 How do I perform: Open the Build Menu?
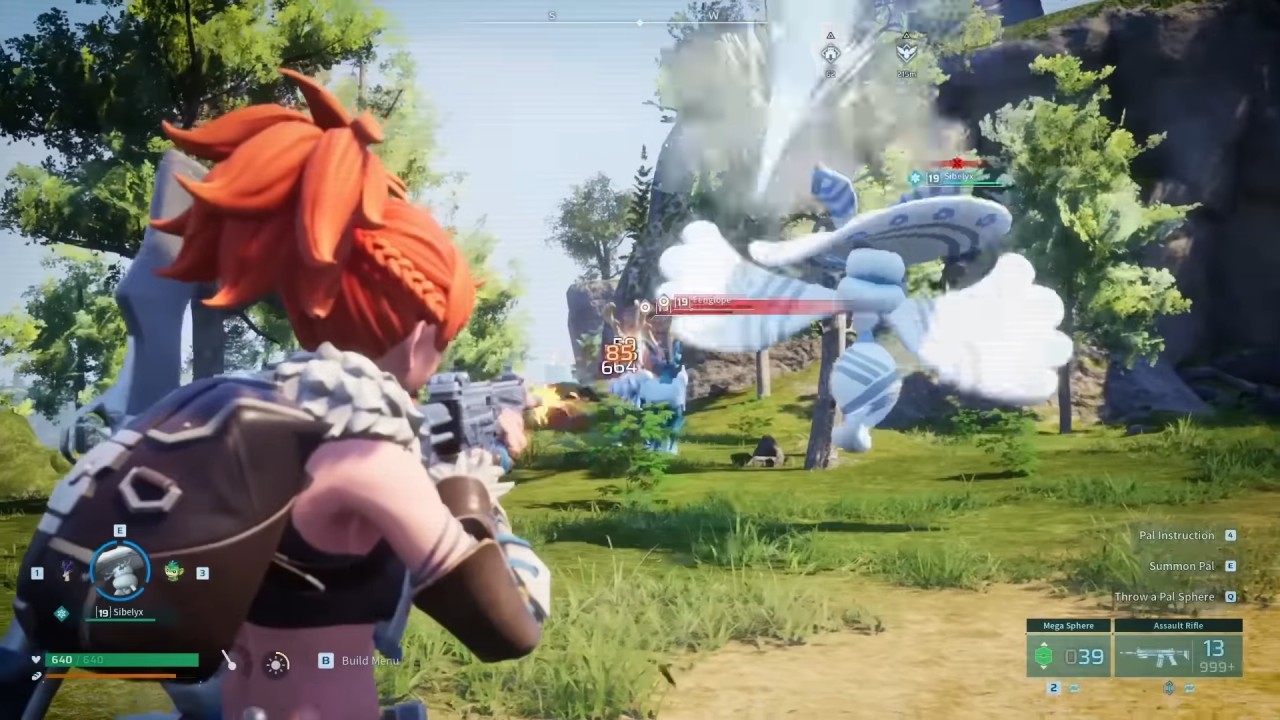click(x=368, y=660)
